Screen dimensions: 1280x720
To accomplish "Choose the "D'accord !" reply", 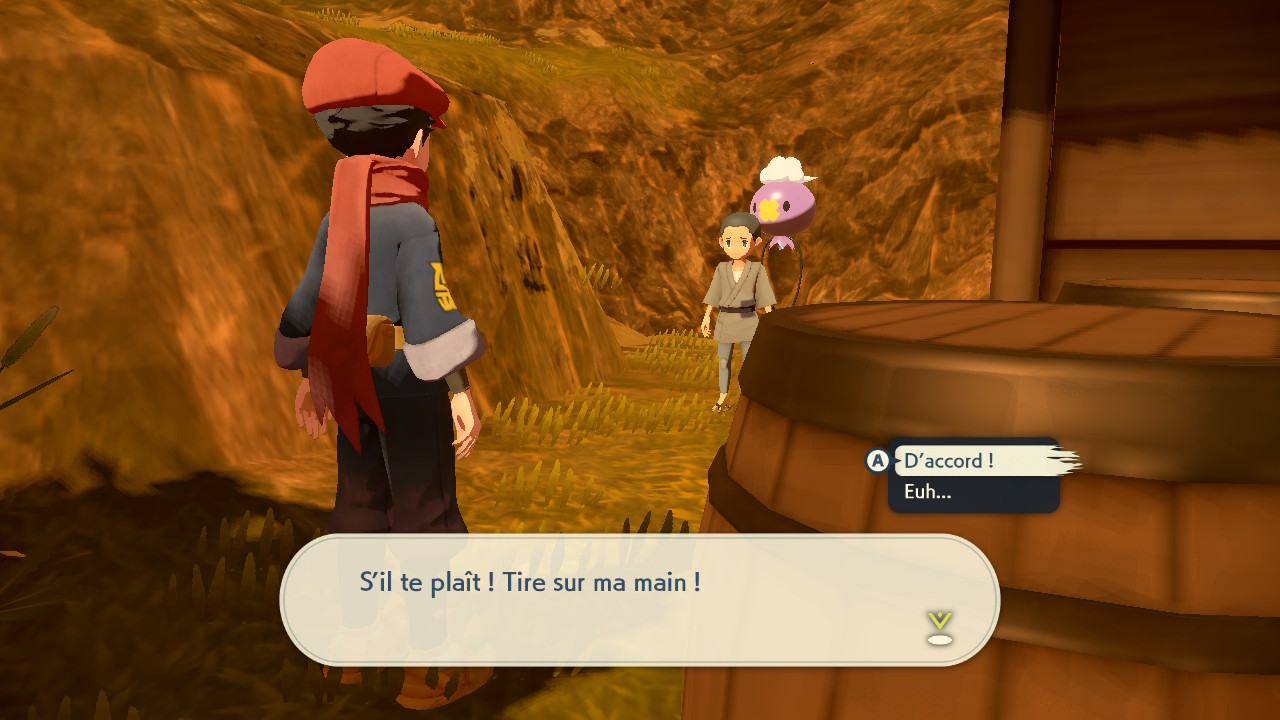I will (x=949, y=461).
